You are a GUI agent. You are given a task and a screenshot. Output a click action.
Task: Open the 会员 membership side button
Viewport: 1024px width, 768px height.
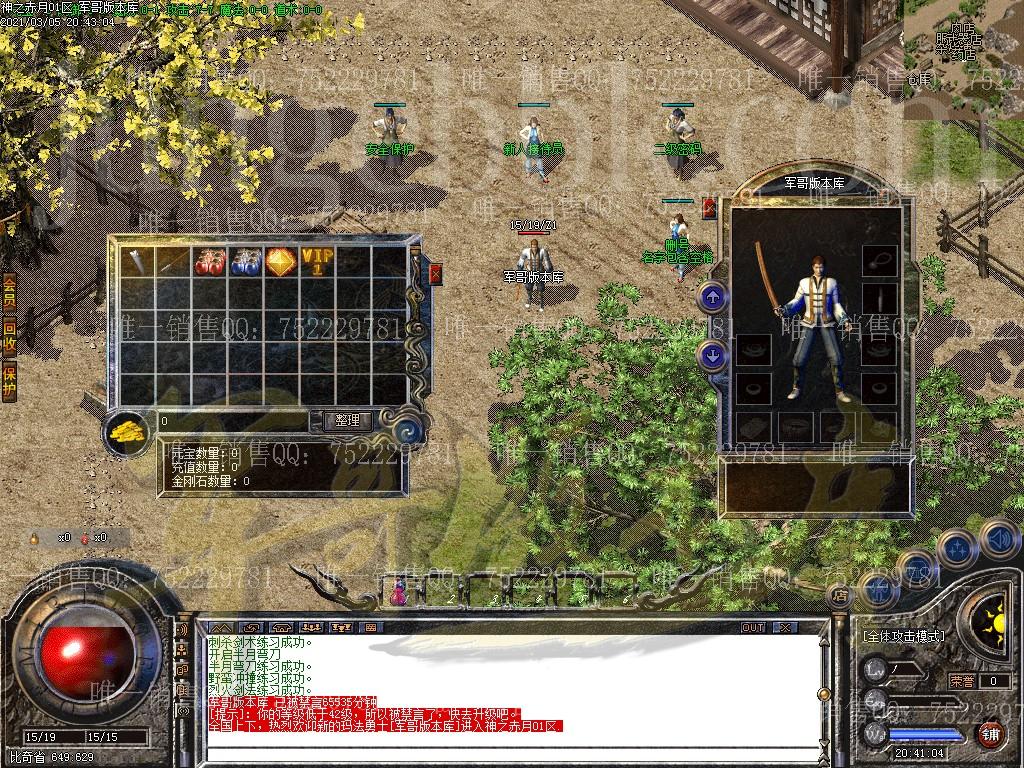pyautogui.click(x=9, y=294)
